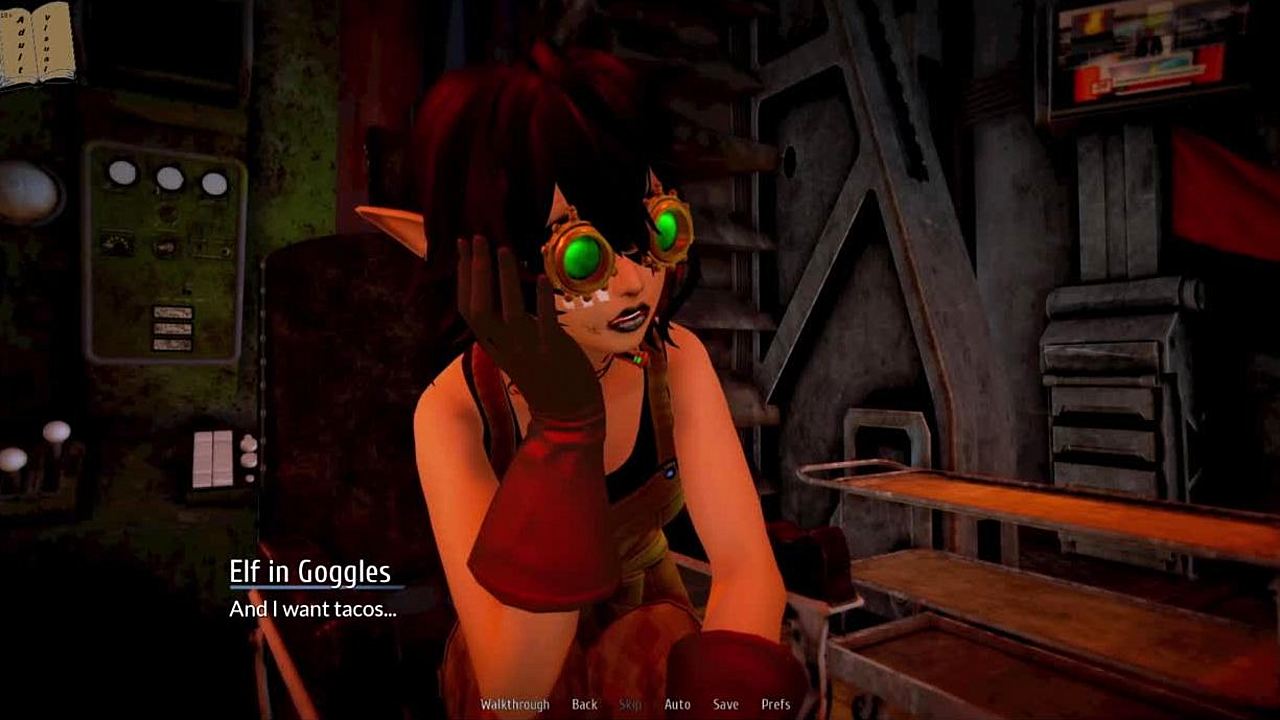Open the Walkthrough menu
This screenshot has height=720, width=1280.
coord(514,704)
